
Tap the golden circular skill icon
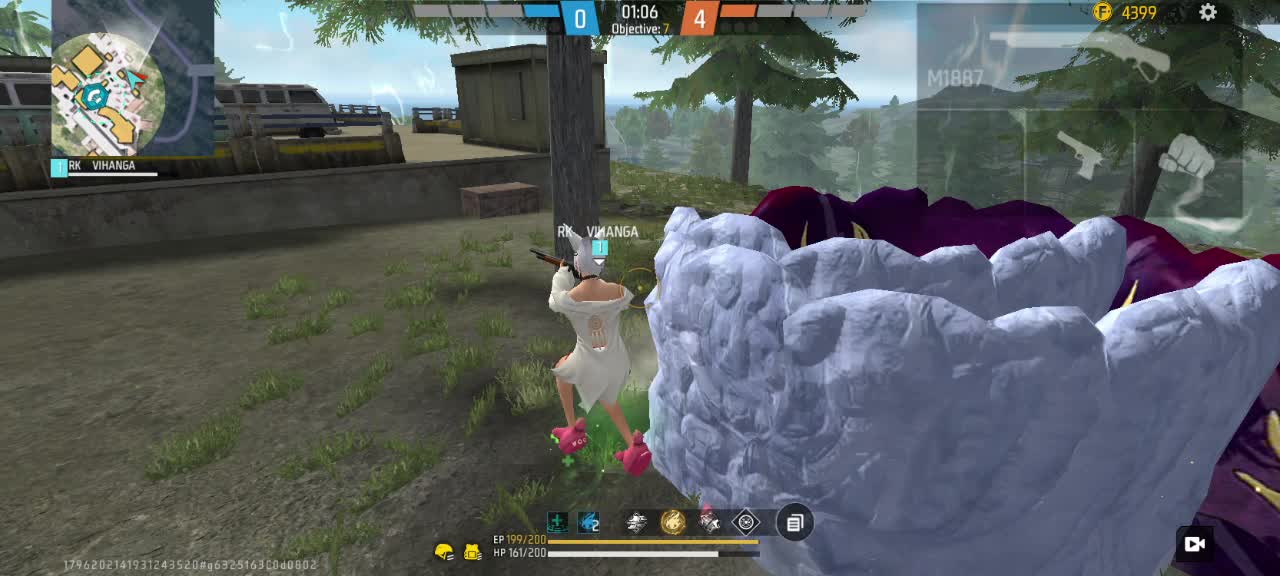(x=673, y=522)
